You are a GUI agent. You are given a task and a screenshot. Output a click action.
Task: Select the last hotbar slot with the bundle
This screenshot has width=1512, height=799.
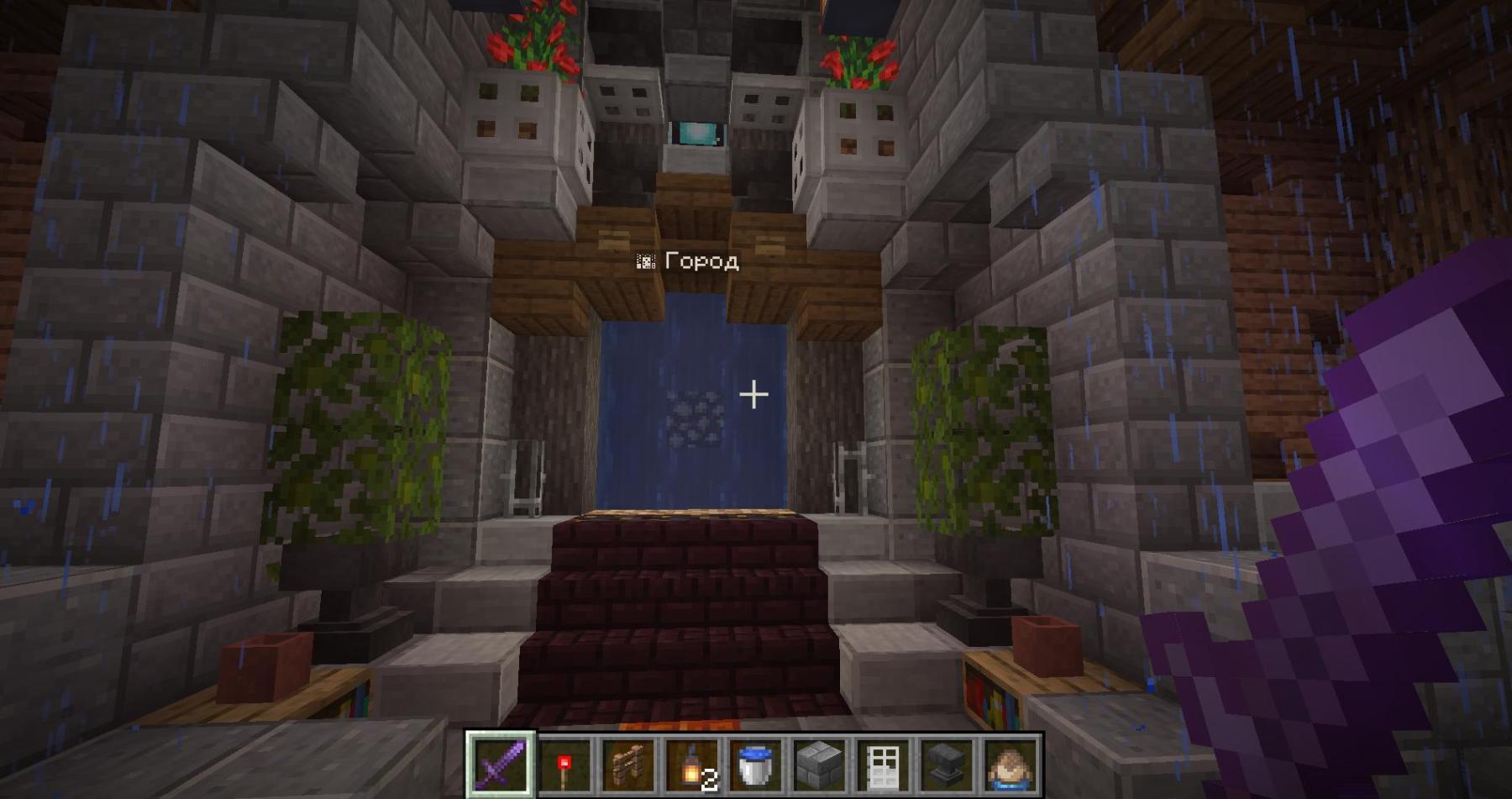1010,765
